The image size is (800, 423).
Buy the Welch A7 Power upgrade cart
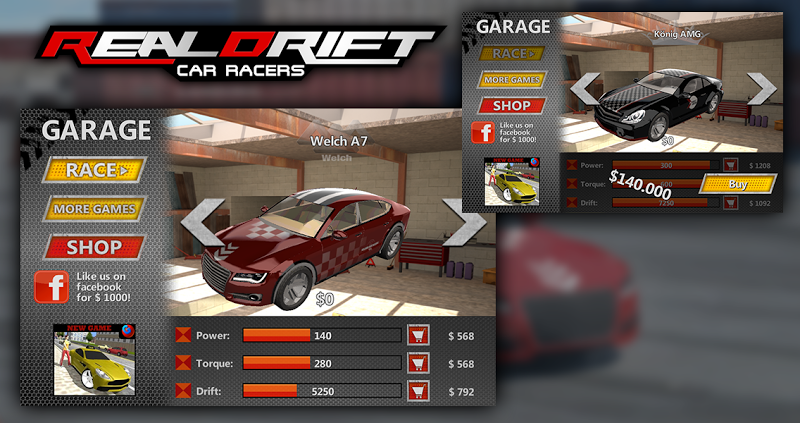point(418,336)
